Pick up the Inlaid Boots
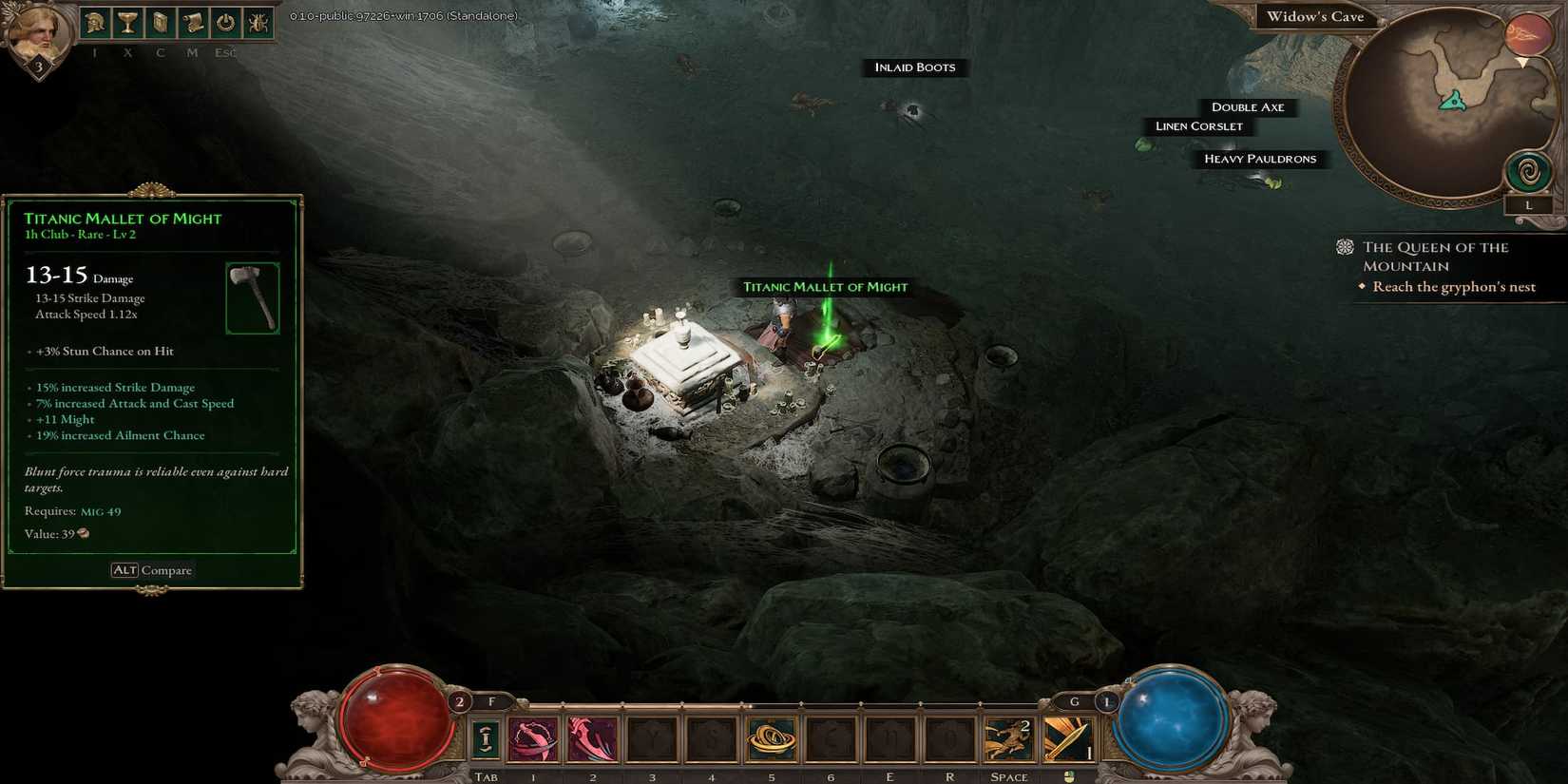Screen dimensions: 1568x784 (914, 67)
